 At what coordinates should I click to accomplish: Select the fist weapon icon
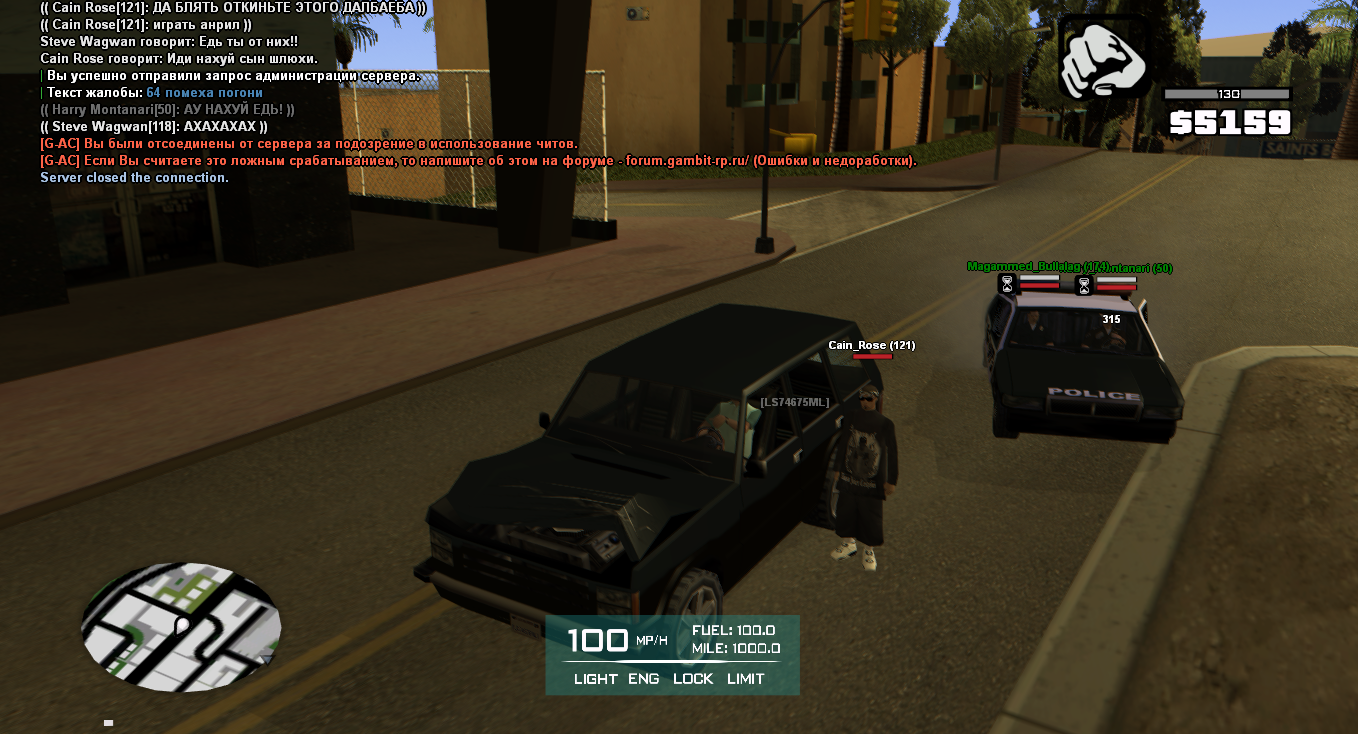click(1103, 57)
